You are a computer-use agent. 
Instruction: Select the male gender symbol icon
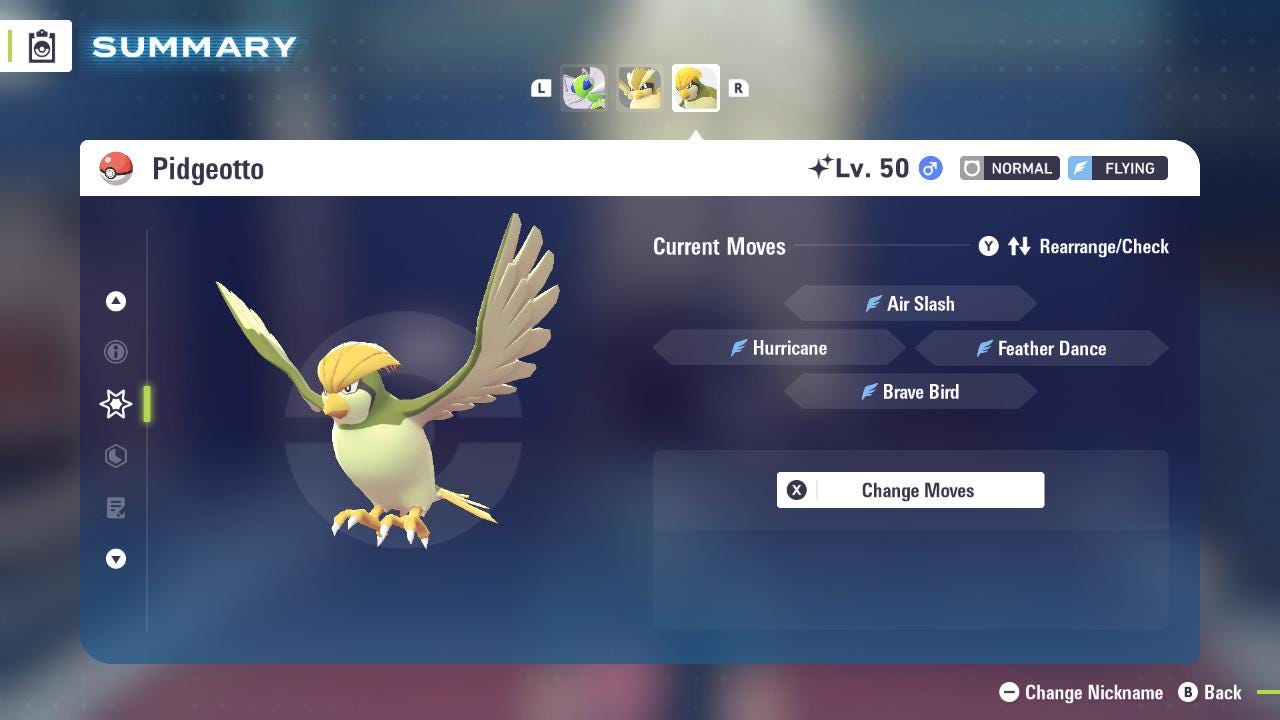(x=929, y=169)
